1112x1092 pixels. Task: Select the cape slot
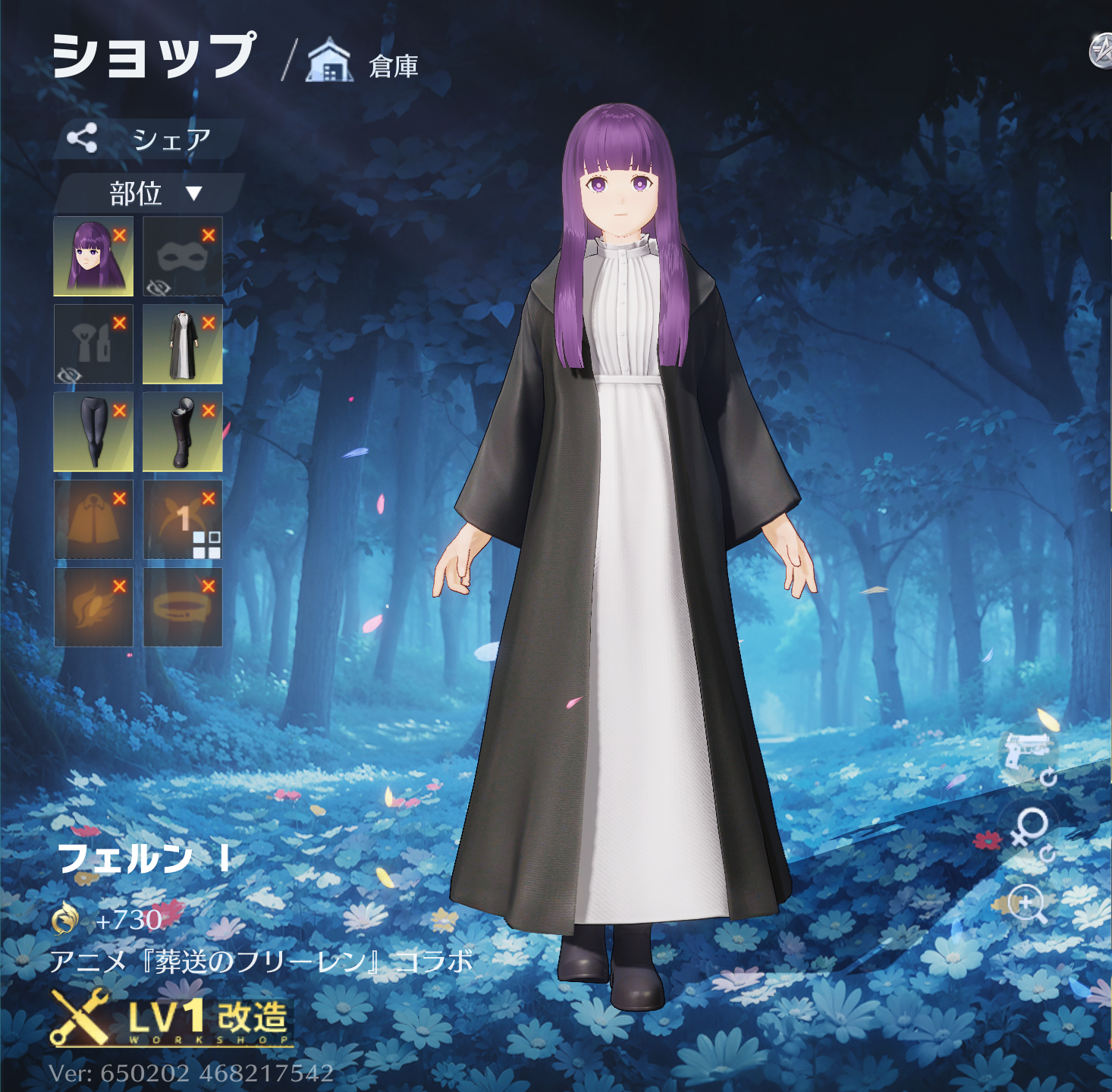[x=93, y=519]
